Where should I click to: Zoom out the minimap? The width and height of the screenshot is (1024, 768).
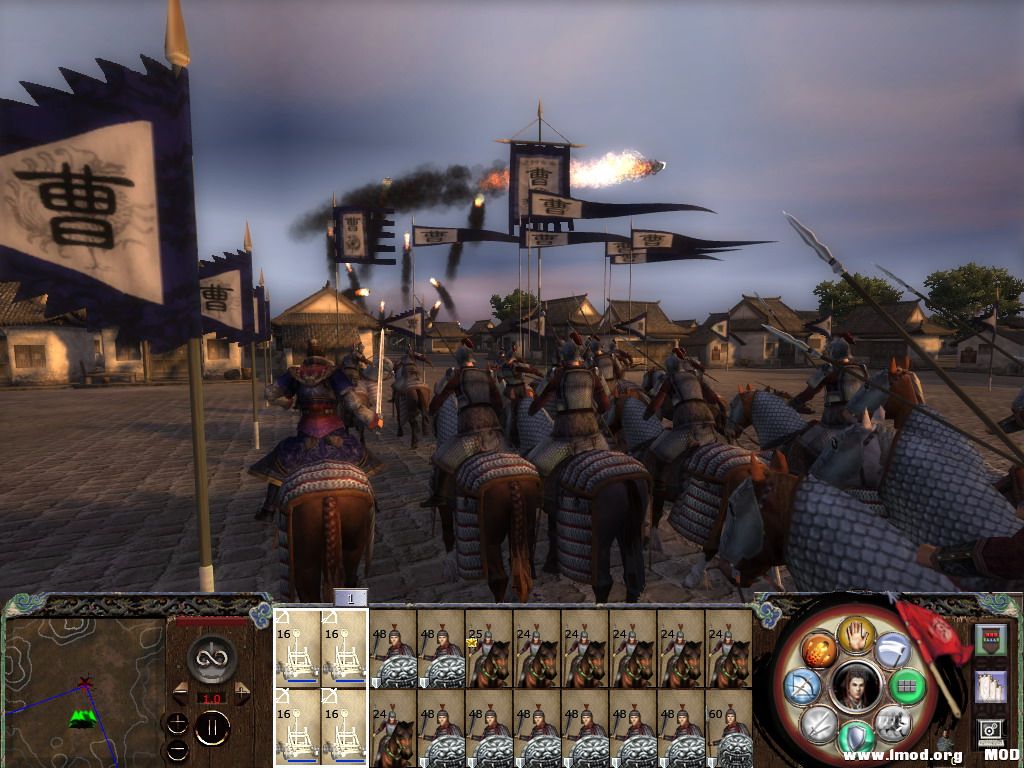176,748
